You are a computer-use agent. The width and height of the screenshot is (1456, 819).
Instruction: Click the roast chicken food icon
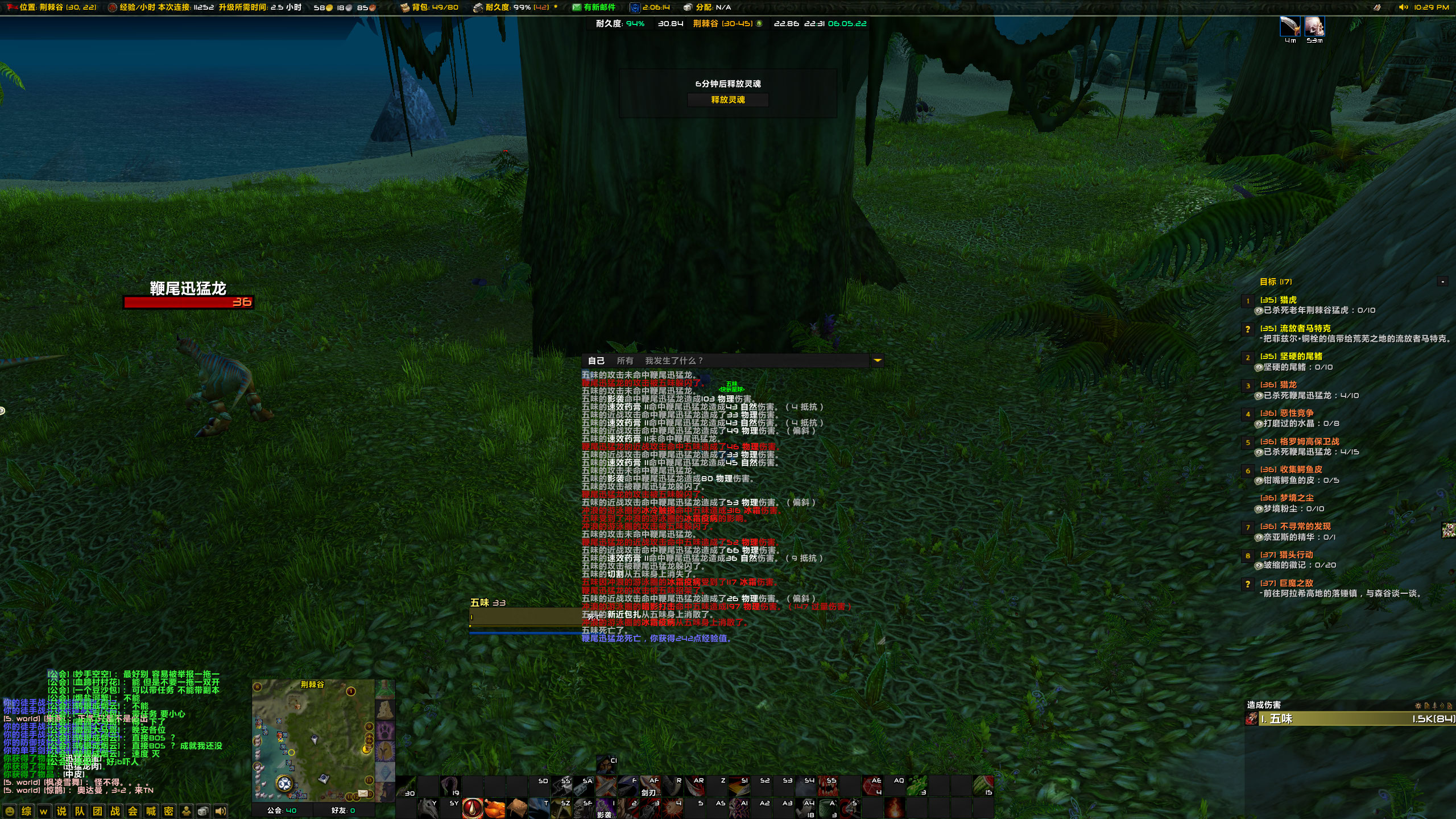tap(494, 809)
